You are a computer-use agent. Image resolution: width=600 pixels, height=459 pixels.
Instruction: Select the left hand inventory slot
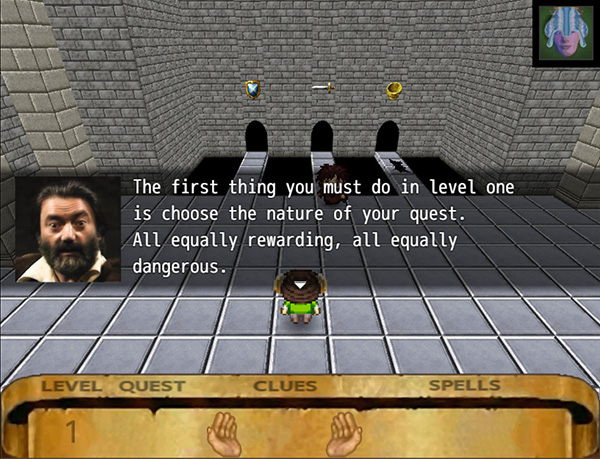(x=223, y=432)
